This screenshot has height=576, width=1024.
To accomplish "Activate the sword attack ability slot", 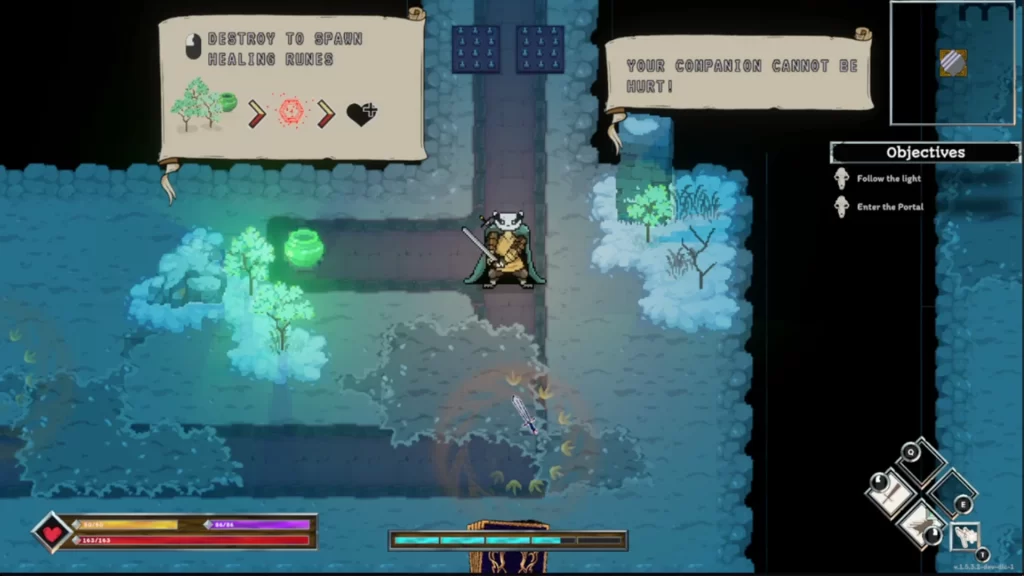I will (x=892, y=493).
